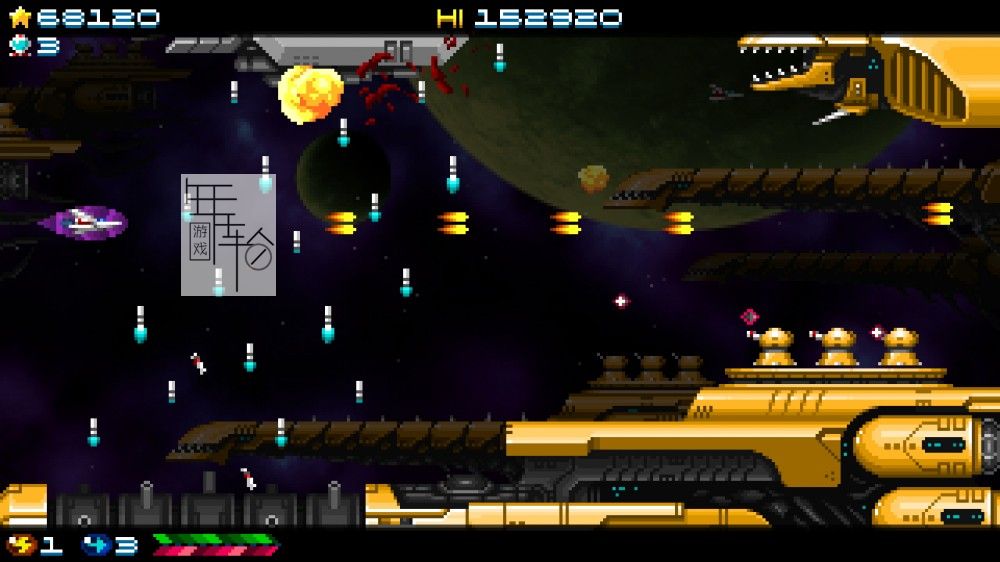Click the gold star score icon

pyautogui.click(x=20, y=17)
